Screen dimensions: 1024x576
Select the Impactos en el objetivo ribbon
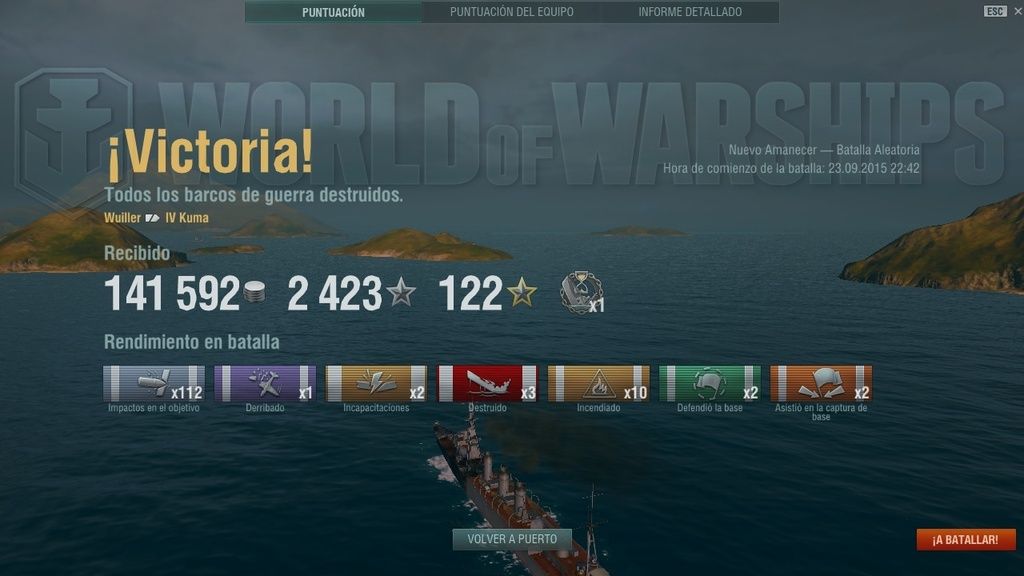(154, 383)
